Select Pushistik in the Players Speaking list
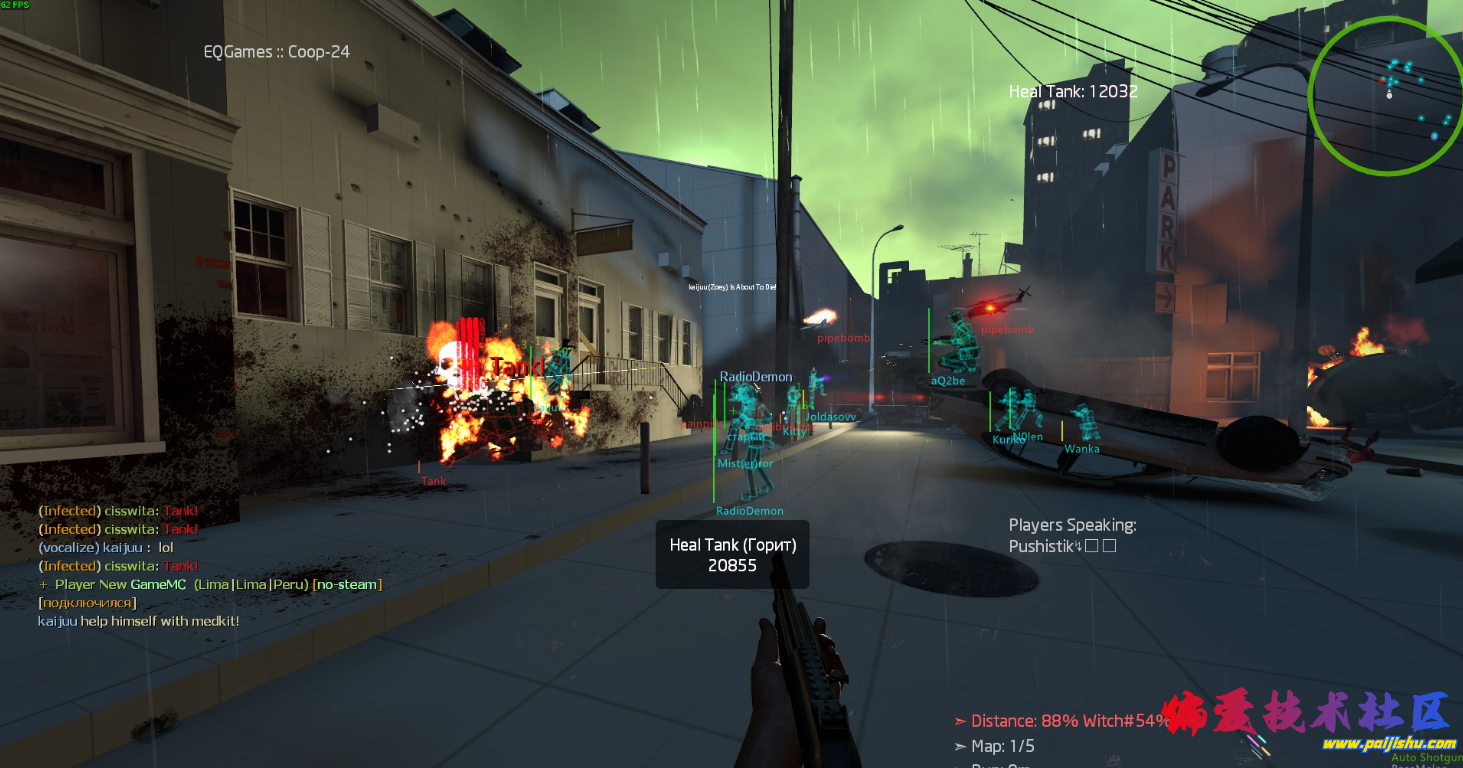 [x=1041, y=546]
